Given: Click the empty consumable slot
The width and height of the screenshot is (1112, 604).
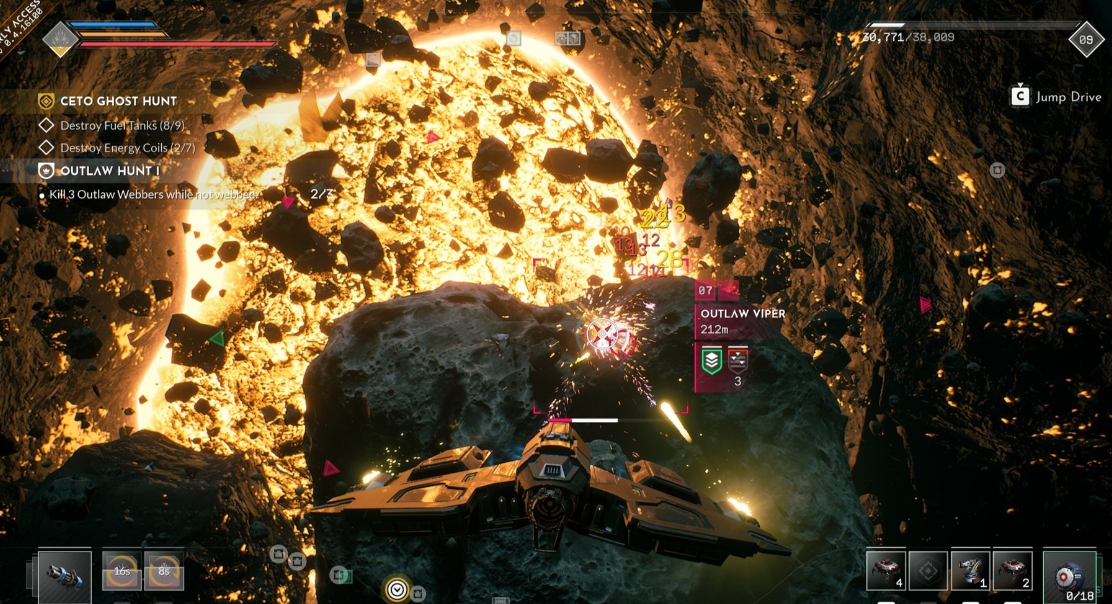Looking at the screenshot, I should pos(928,570).
